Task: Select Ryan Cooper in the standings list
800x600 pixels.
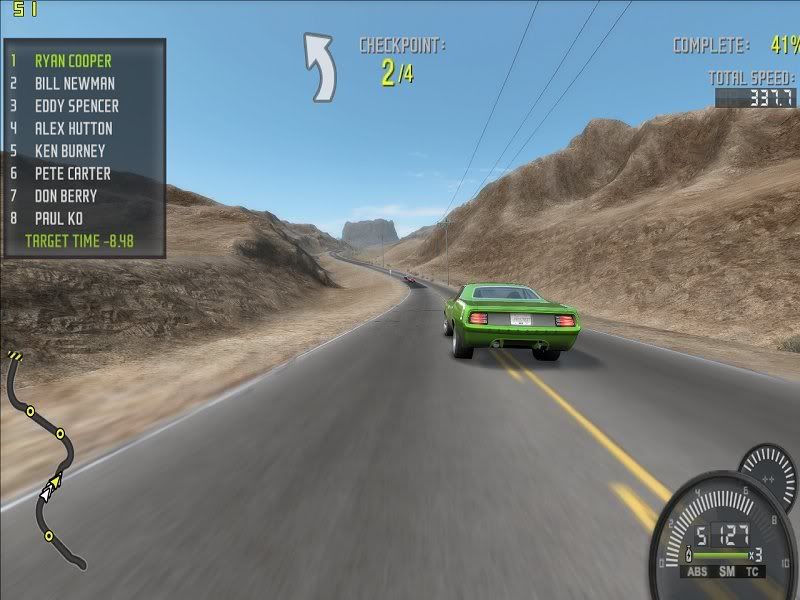Action: point(73,61)
